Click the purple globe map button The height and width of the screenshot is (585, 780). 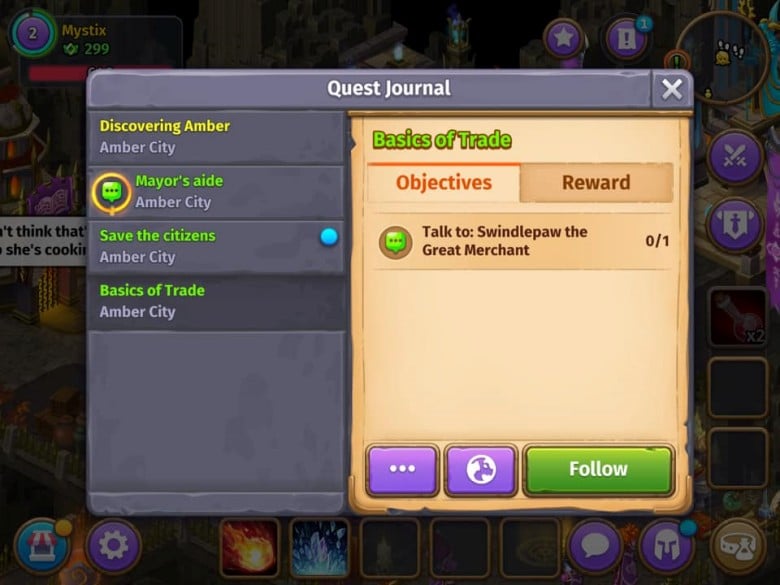pyautogui.click(x=481, y=470)
